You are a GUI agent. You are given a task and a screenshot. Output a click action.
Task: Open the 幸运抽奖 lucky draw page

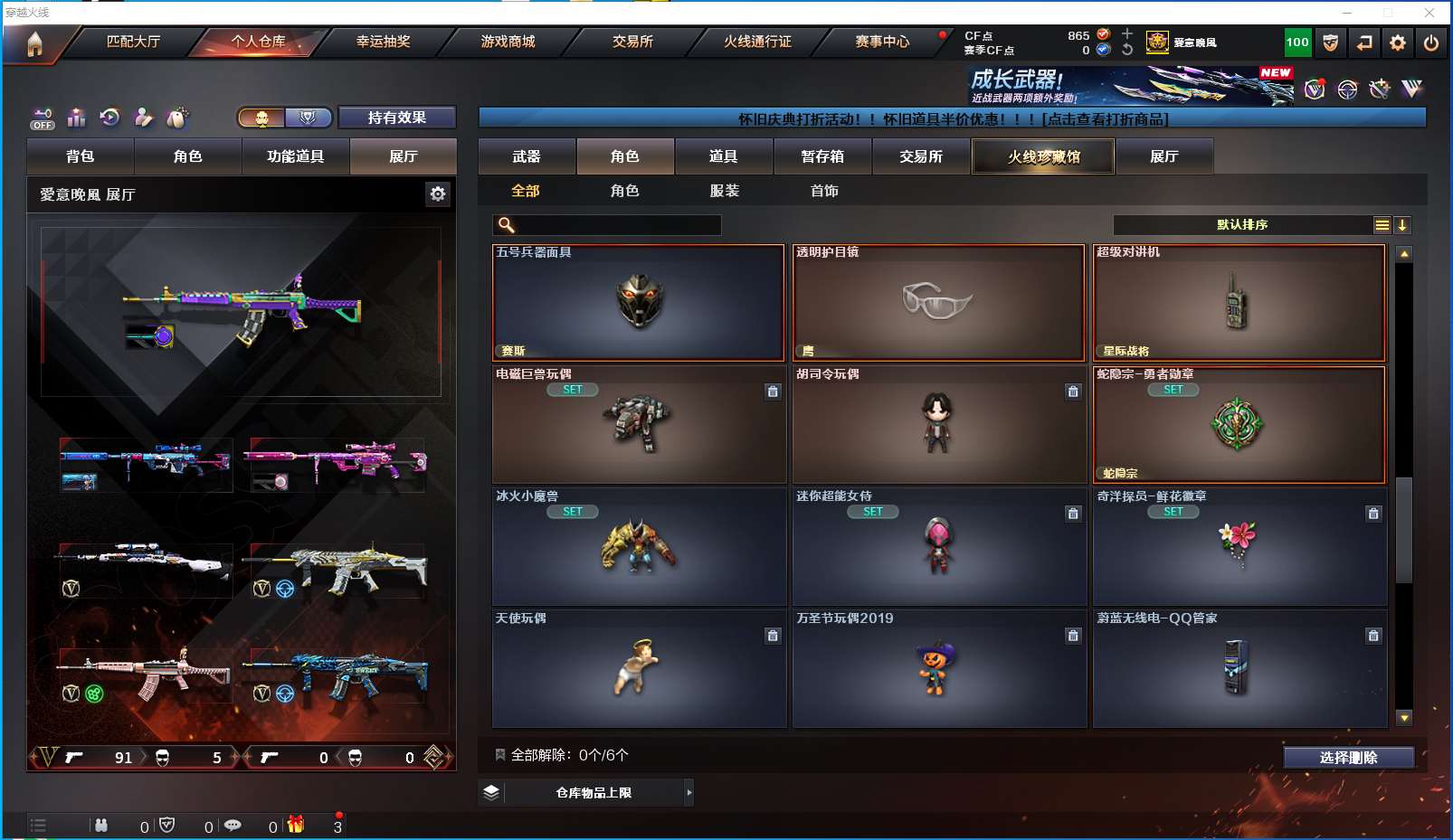(383, 42)
